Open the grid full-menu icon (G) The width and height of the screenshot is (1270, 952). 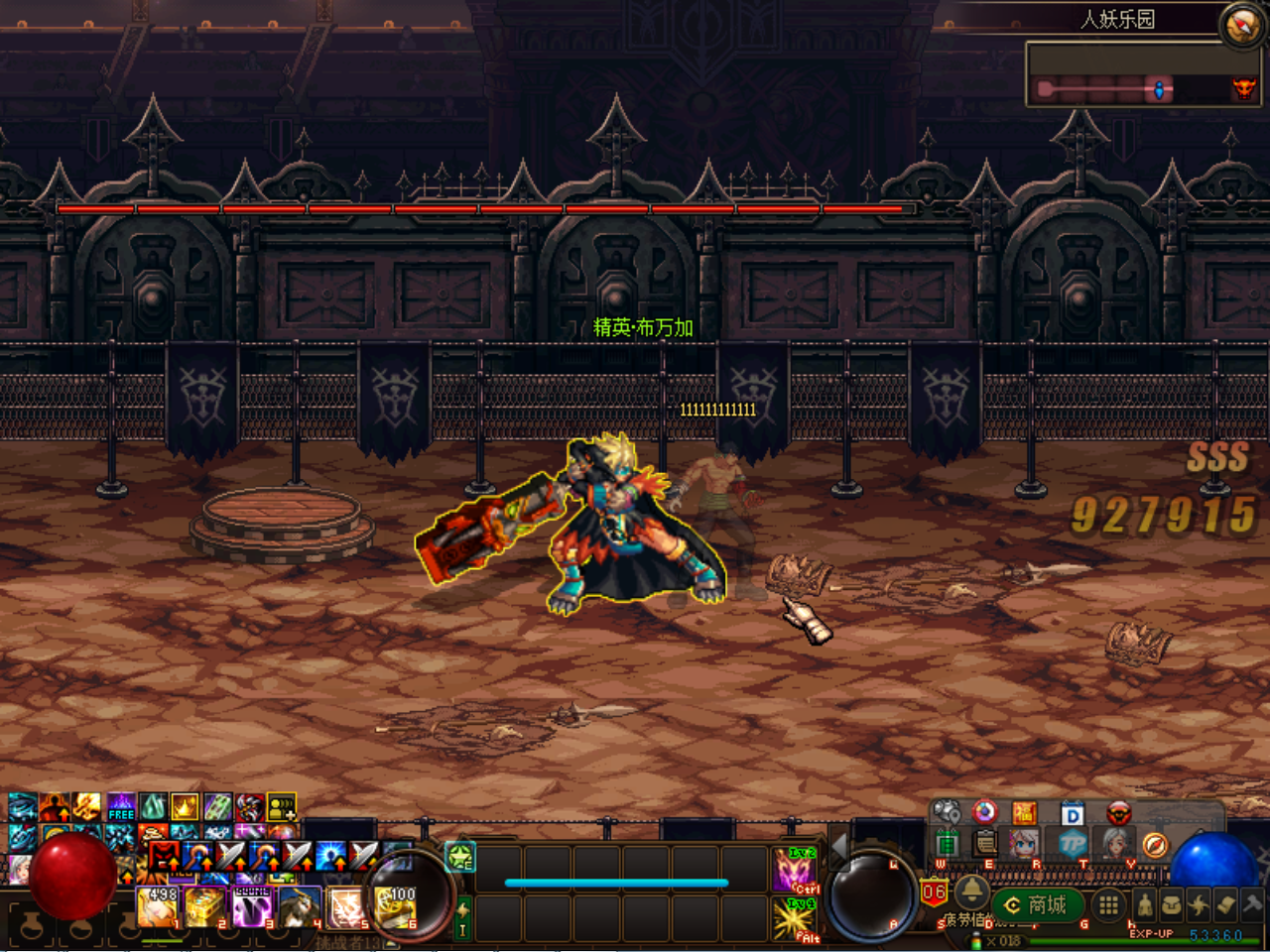[1107, 904]
